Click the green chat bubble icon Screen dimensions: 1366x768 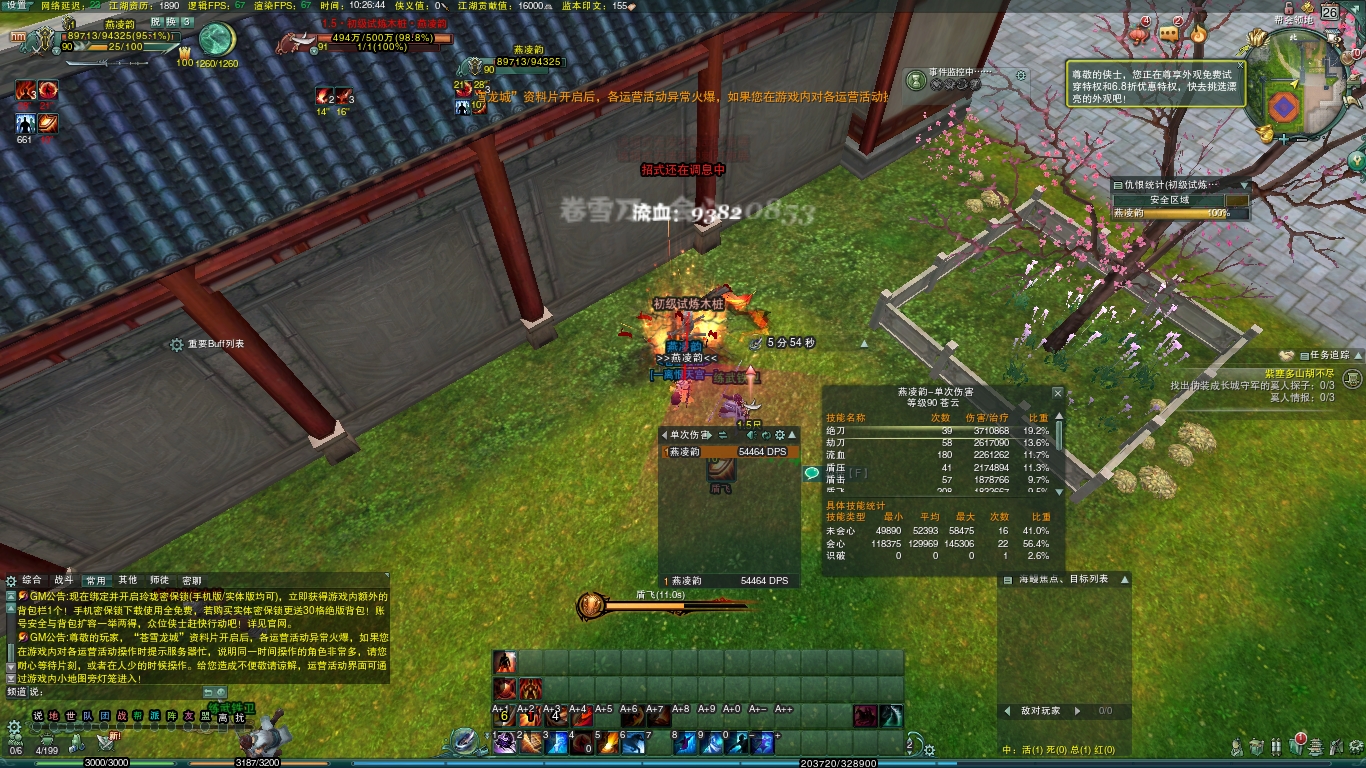pos(811,474)
